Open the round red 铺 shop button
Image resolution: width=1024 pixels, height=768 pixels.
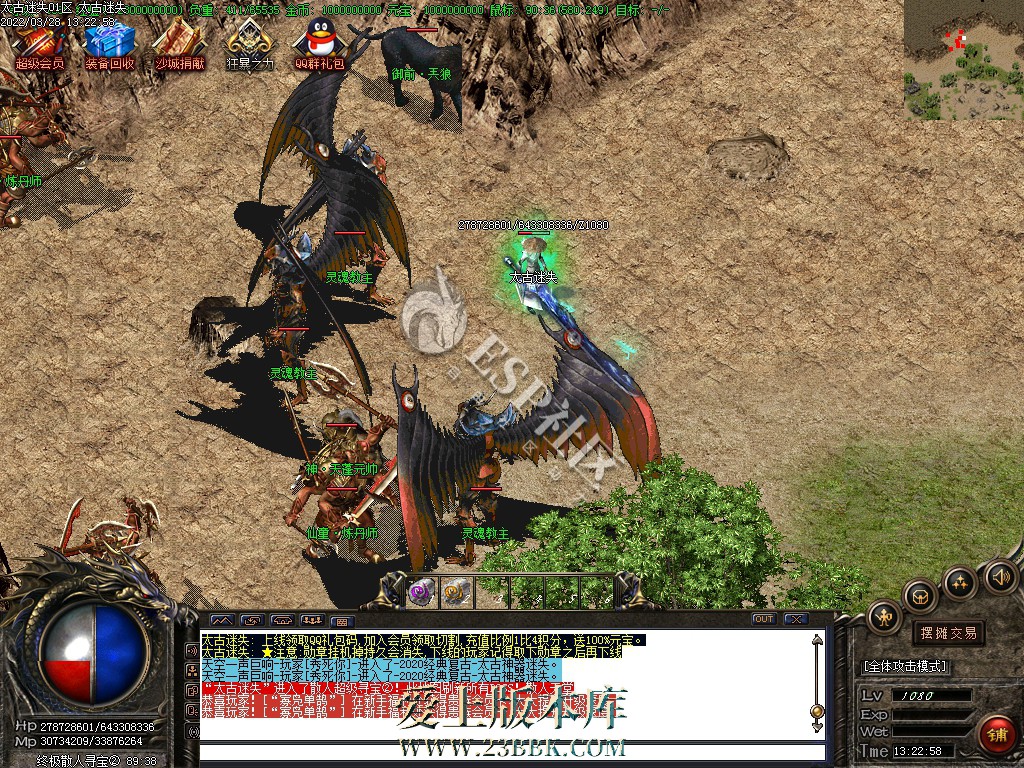coord(996,735)
